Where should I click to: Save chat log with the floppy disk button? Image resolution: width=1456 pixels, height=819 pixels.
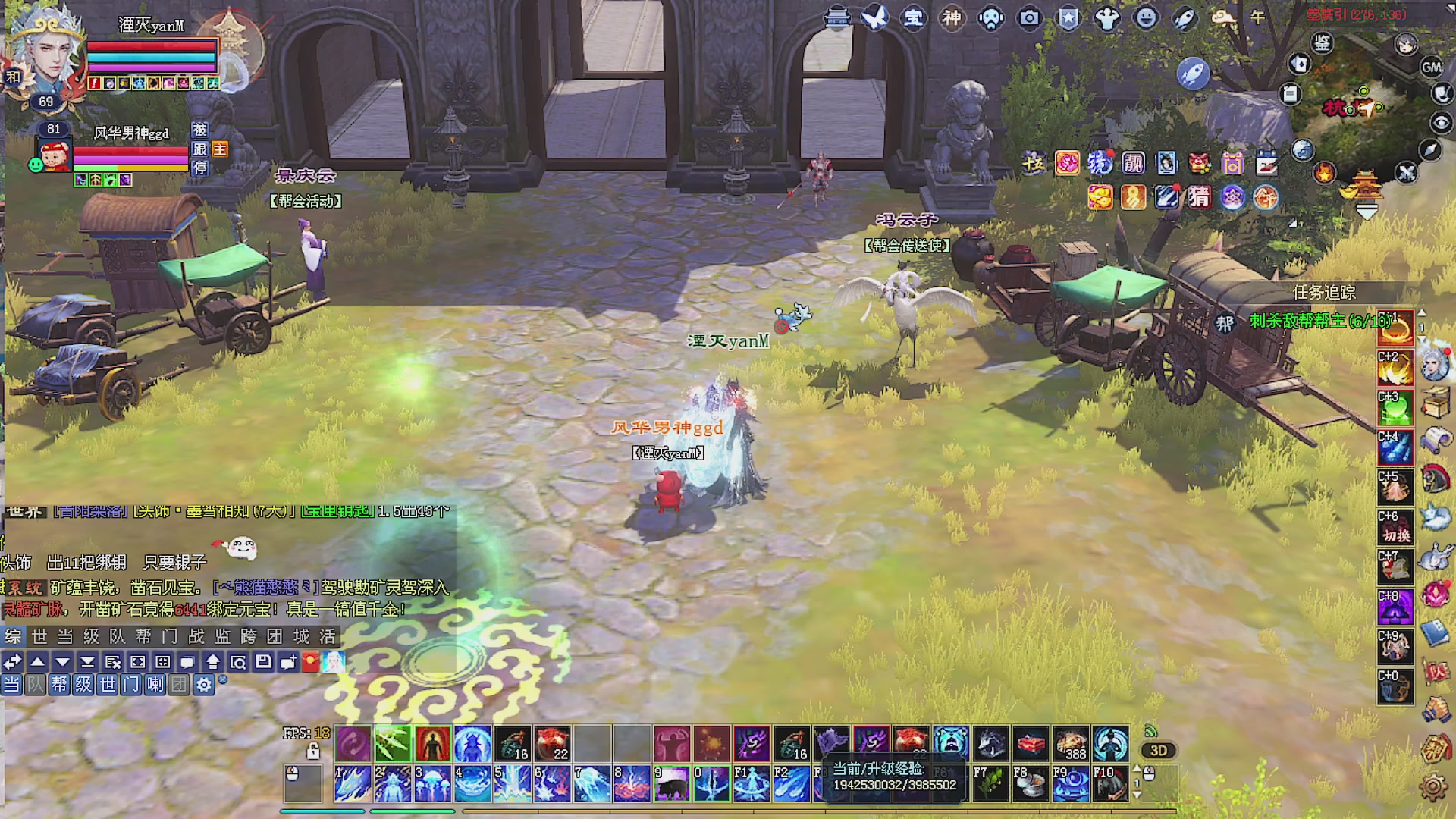point(263,662)
